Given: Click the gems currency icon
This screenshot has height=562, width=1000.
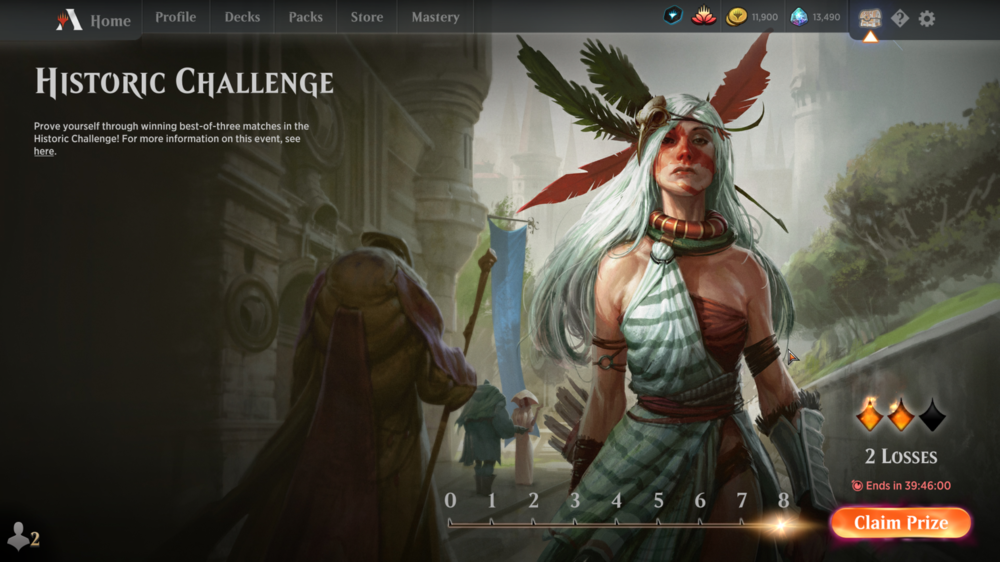Looking at the screenshot, I should [x=798, y=17].
